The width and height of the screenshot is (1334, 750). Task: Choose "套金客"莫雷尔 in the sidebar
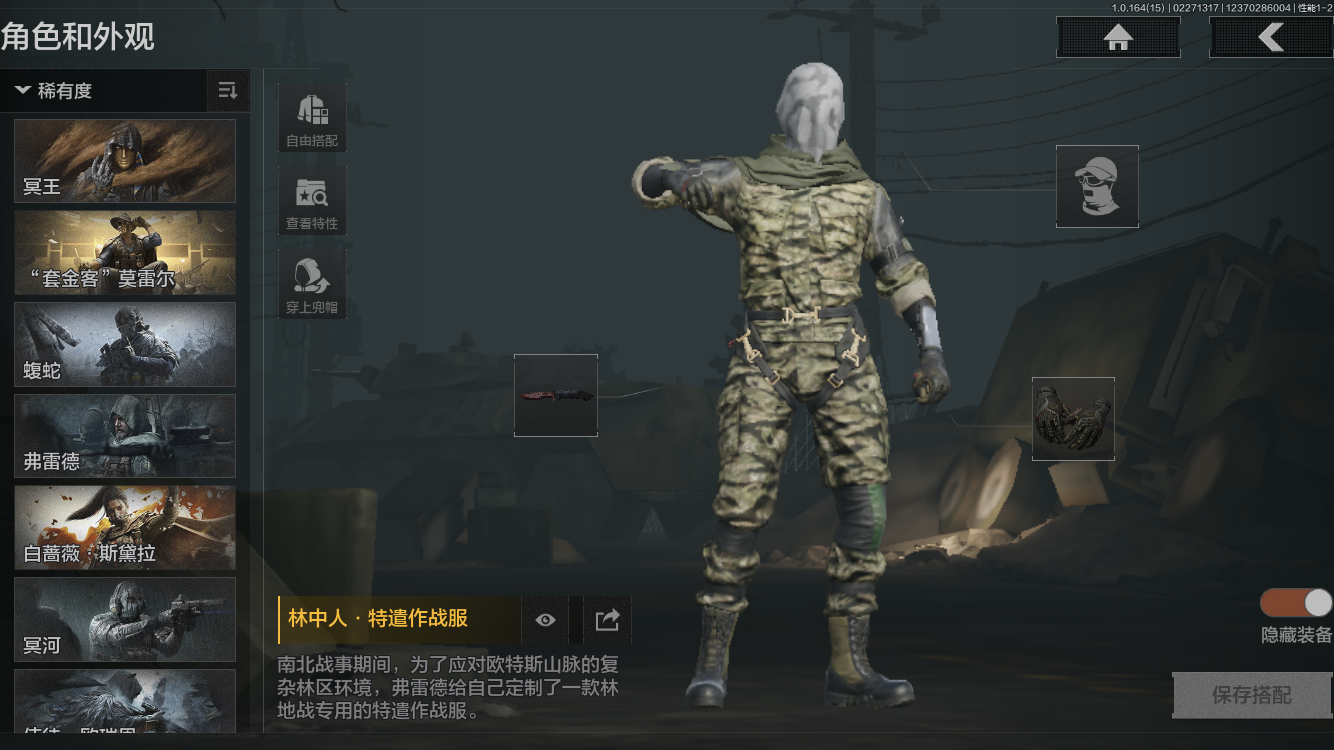tap(124, 252)
